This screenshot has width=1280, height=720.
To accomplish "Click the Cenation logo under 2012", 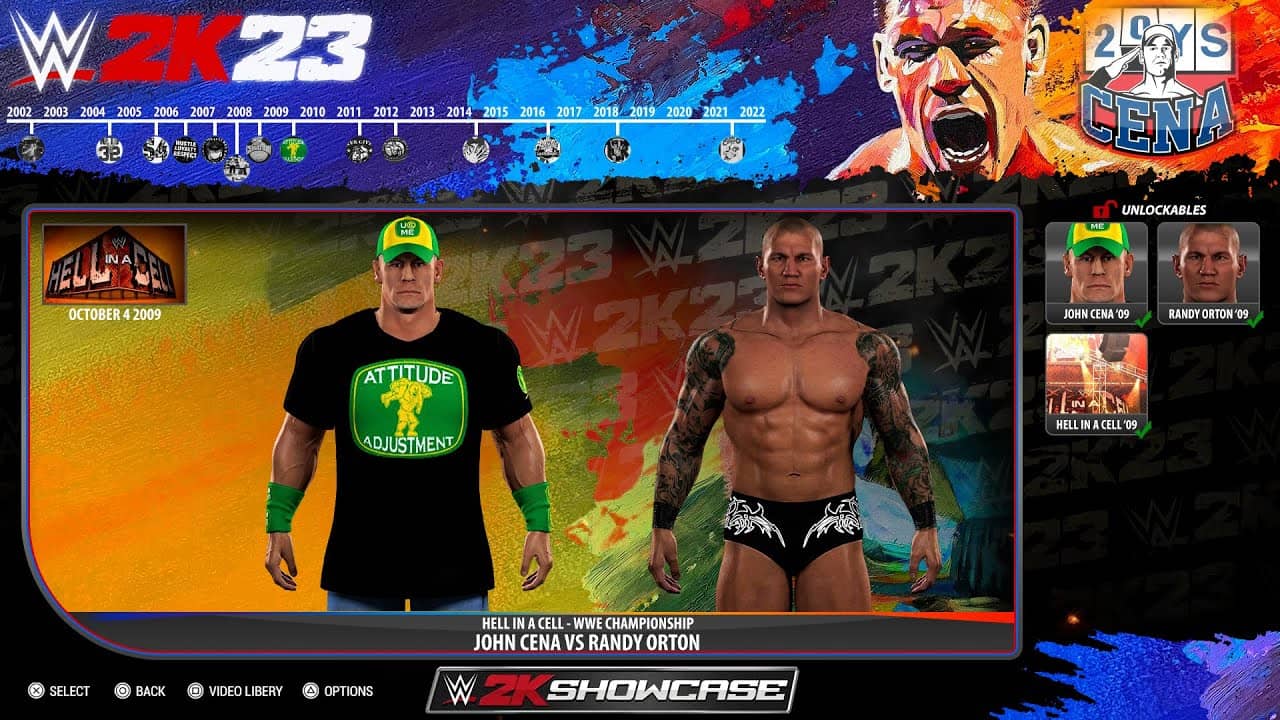I will coord(393,149).
